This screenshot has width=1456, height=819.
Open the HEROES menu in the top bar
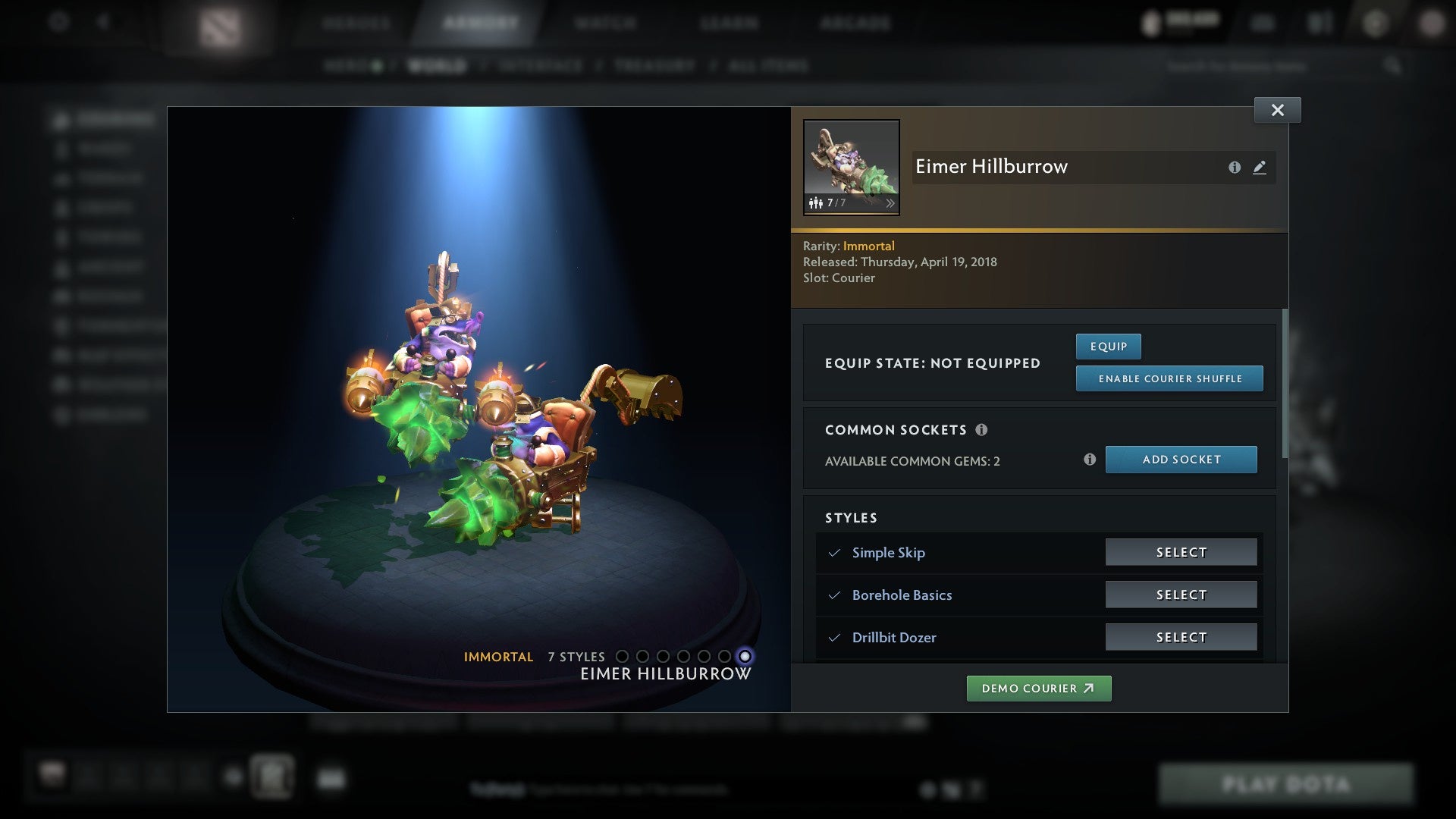click(x=356, y=23)
